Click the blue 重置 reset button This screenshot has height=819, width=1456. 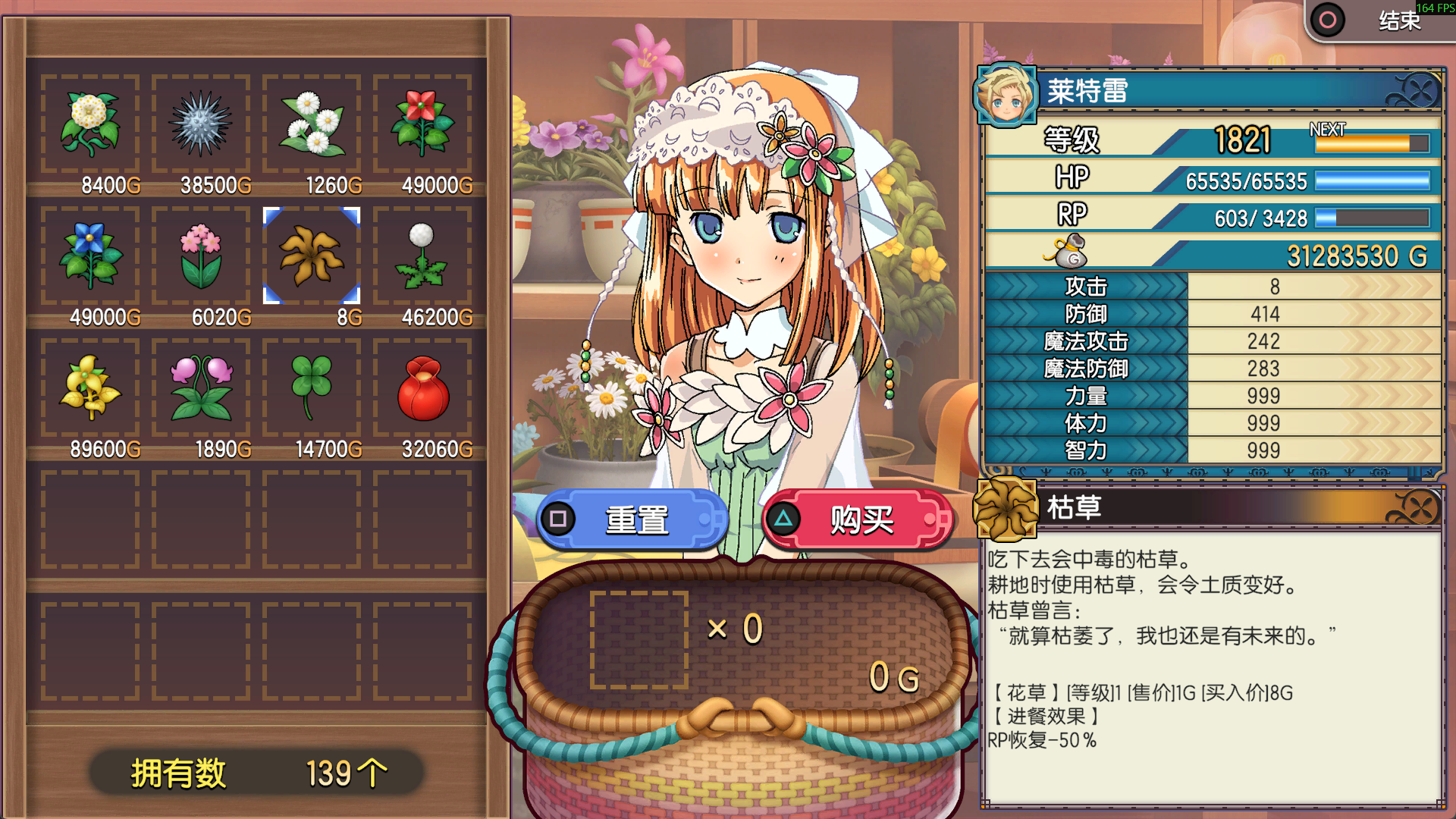pos(633,520)
